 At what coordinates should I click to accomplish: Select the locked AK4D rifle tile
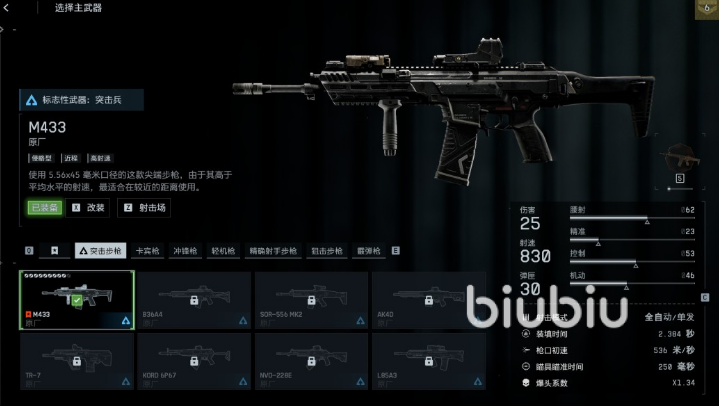(x=430, y=299)
